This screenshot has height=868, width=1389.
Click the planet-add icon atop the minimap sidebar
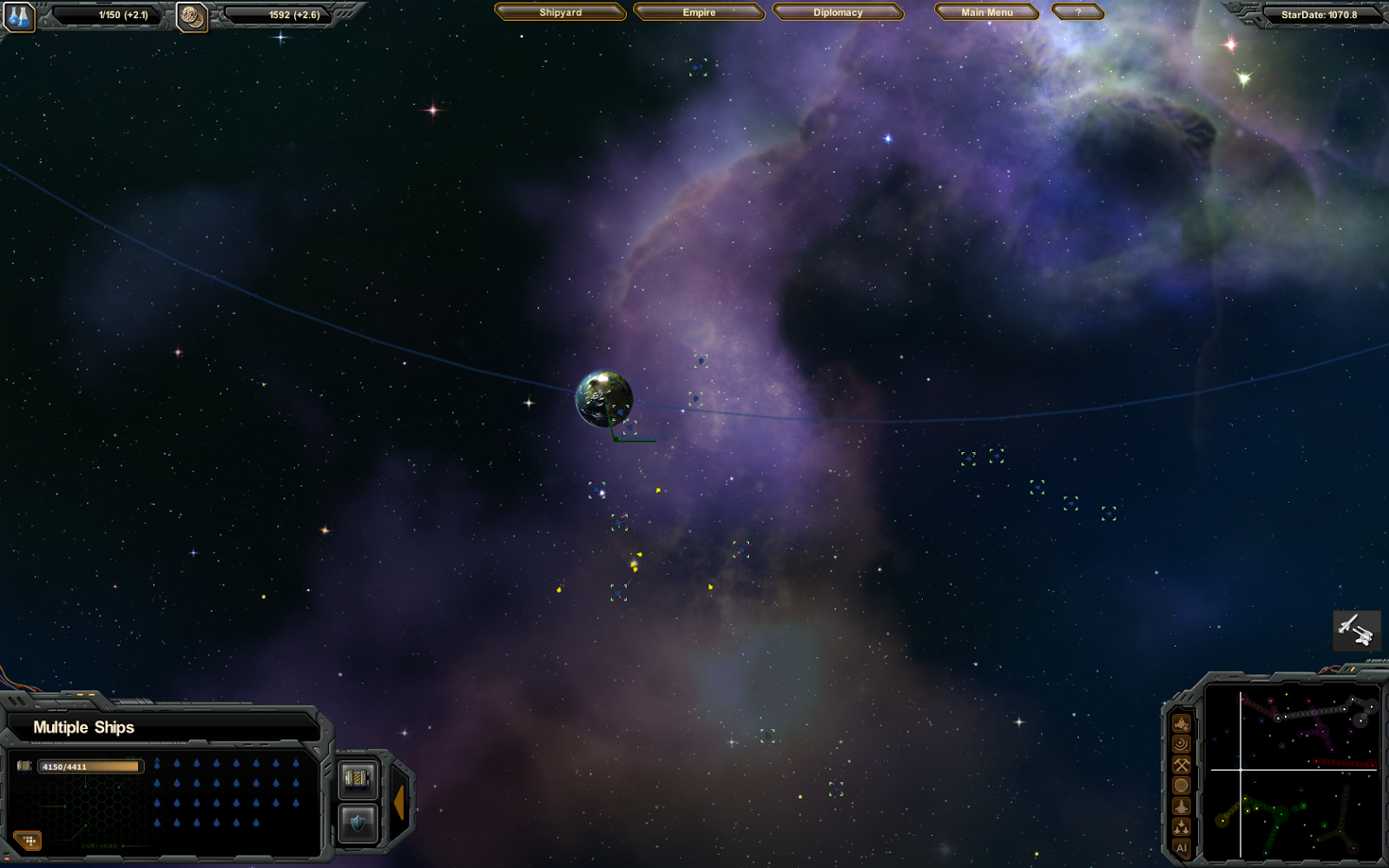pyautogui.click(x=1182, y=723)
